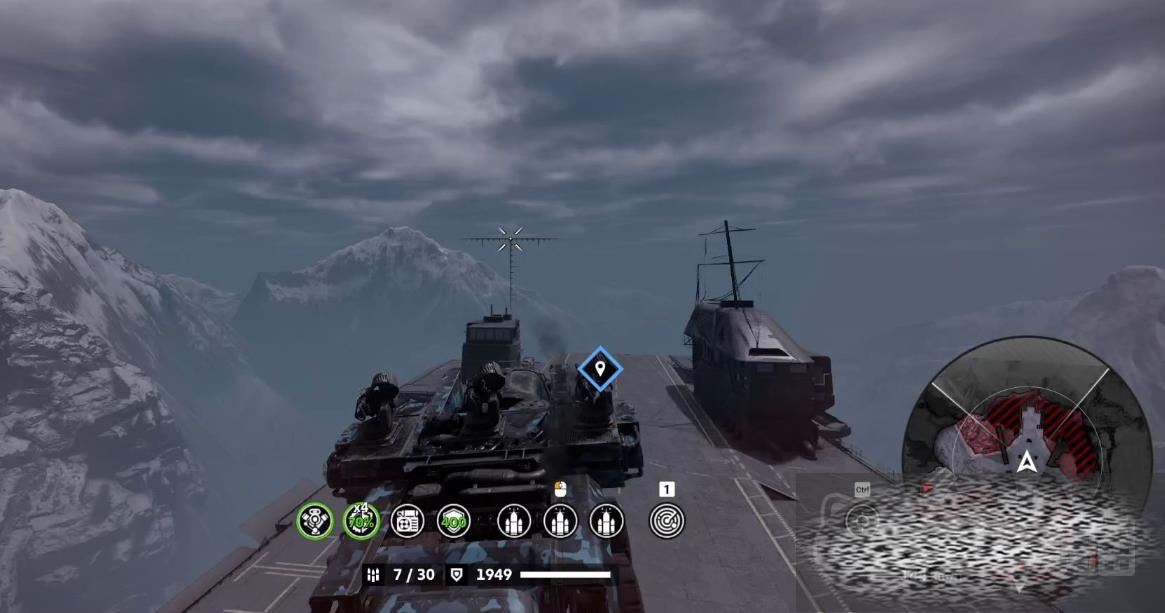Activate the 400 shield armor icon
Screen dimensions: 1165x613
click(x=453, y=520)
